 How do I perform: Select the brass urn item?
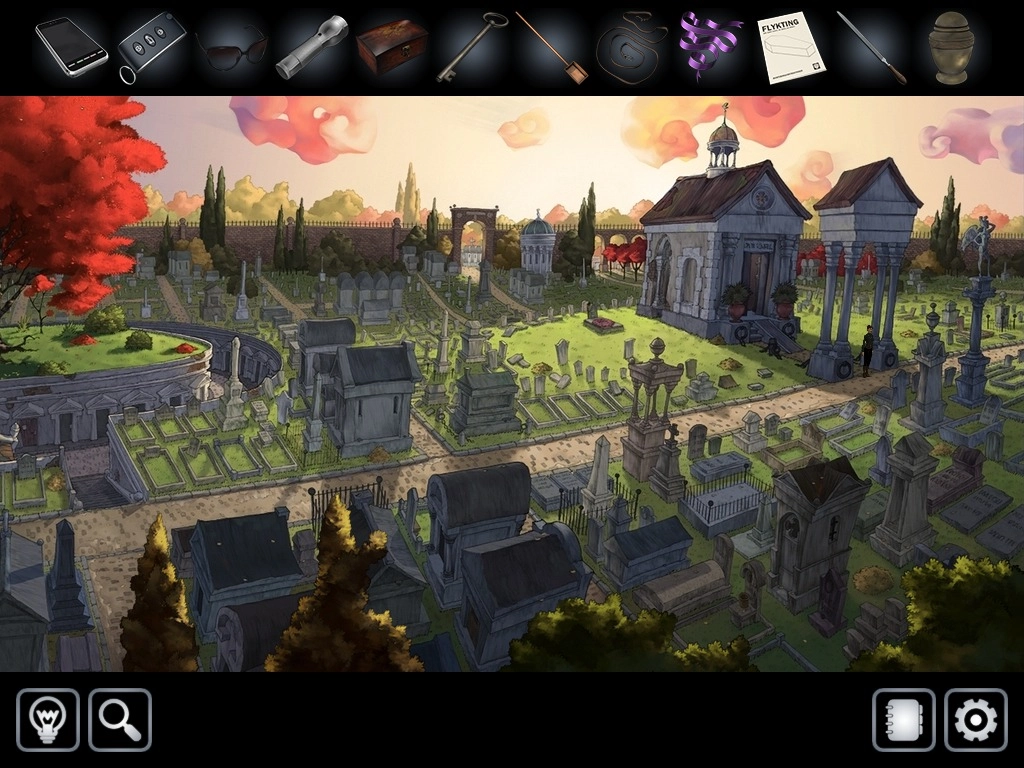pos(950,47)
